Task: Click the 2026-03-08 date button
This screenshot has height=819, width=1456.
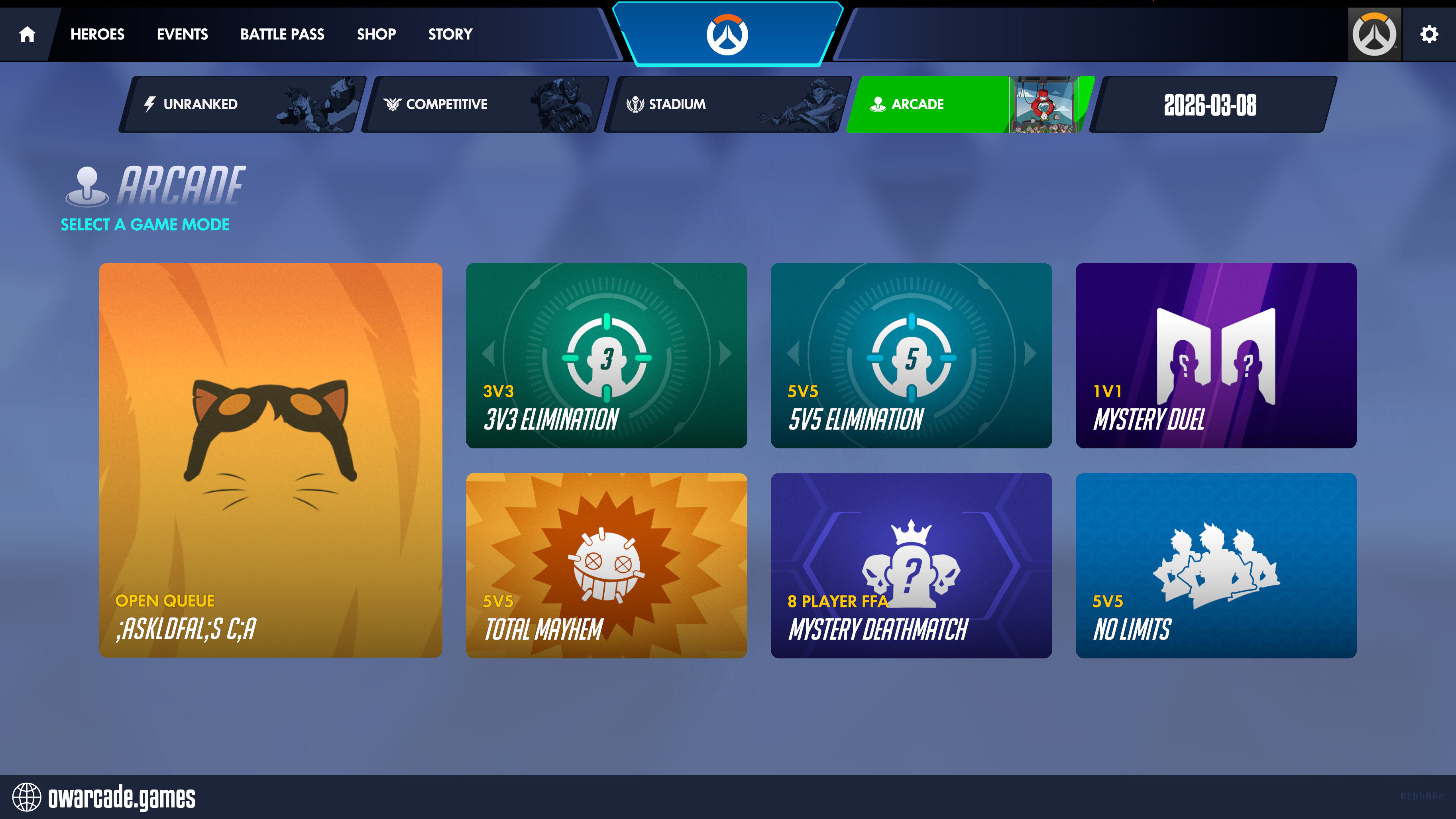Action: (1210, 104)
